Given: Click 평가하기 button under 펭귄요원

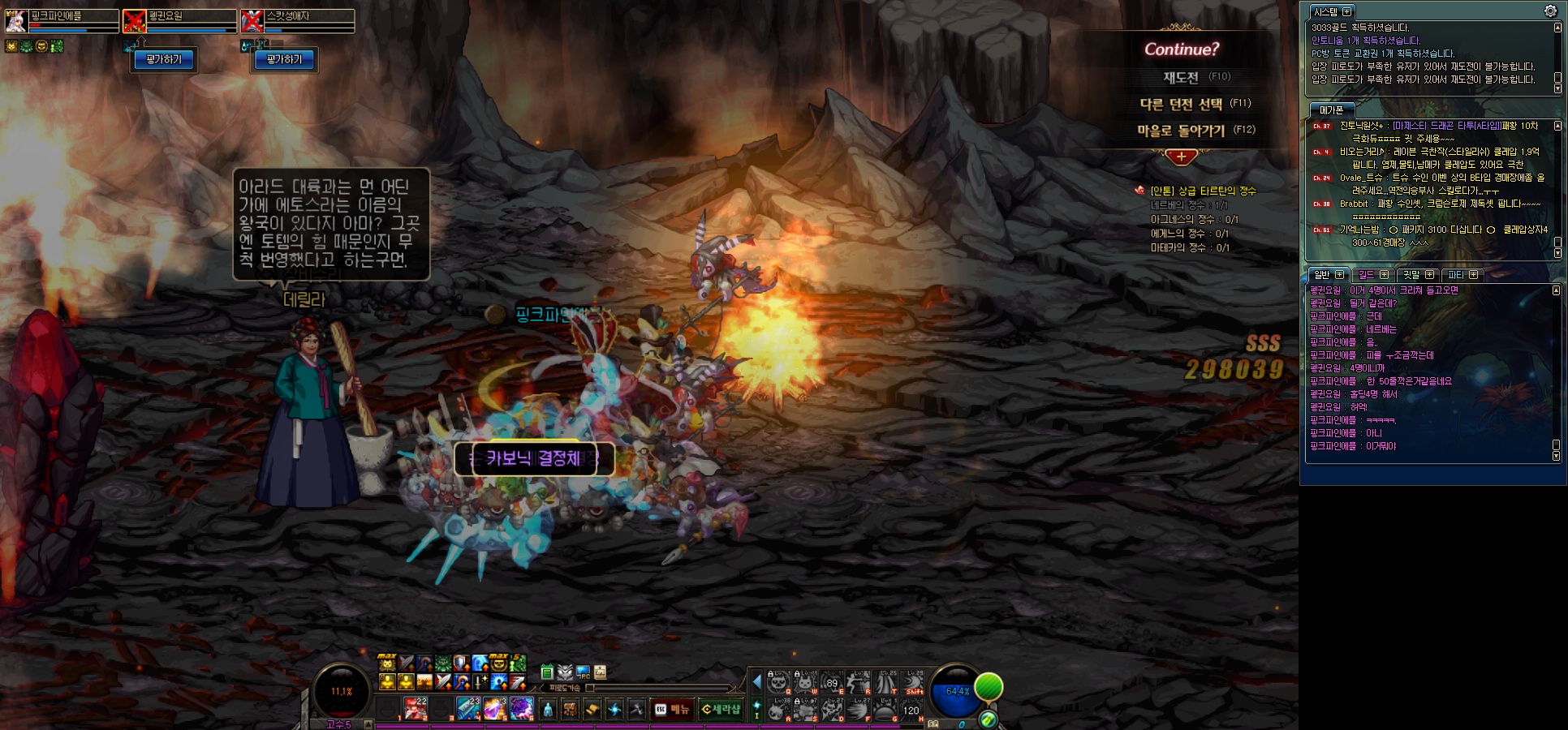Looking at the screenshot, I should pyautogui.click(x=164, y=59).
